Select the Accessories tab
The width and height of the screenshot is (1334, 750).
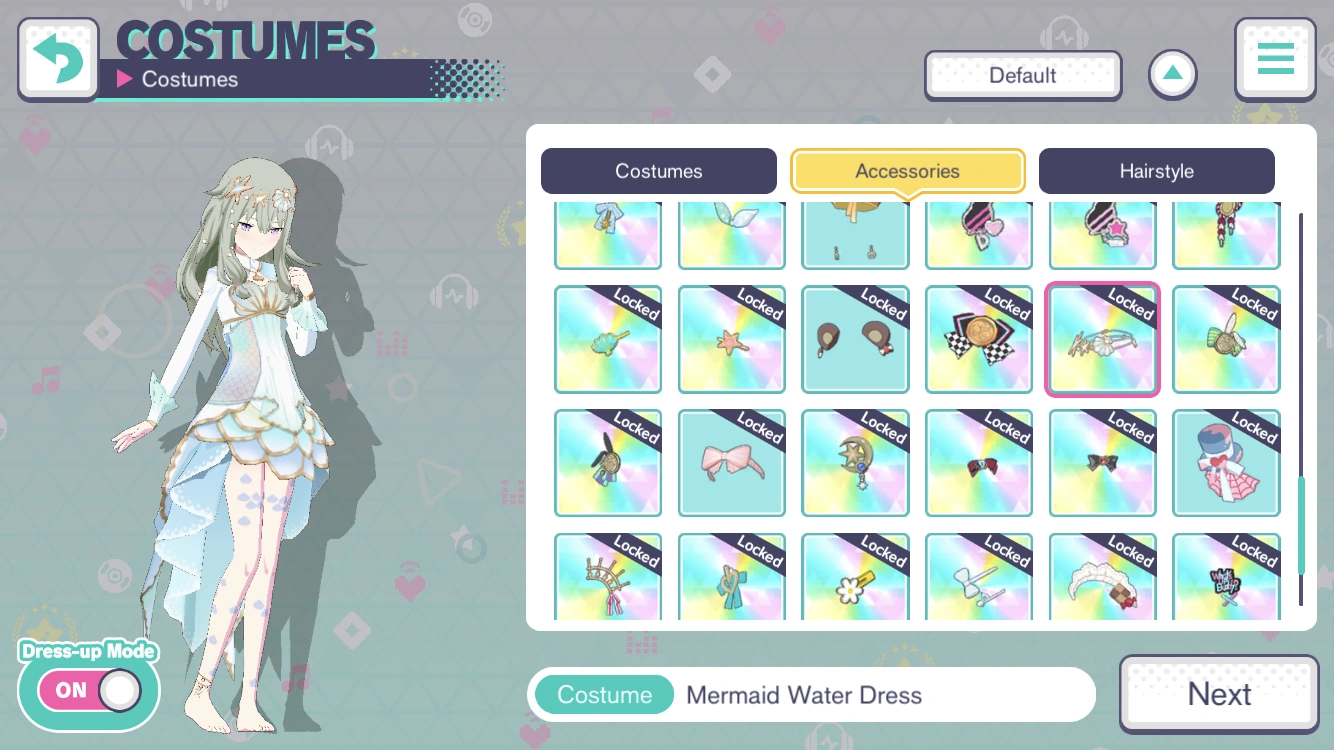908,171
